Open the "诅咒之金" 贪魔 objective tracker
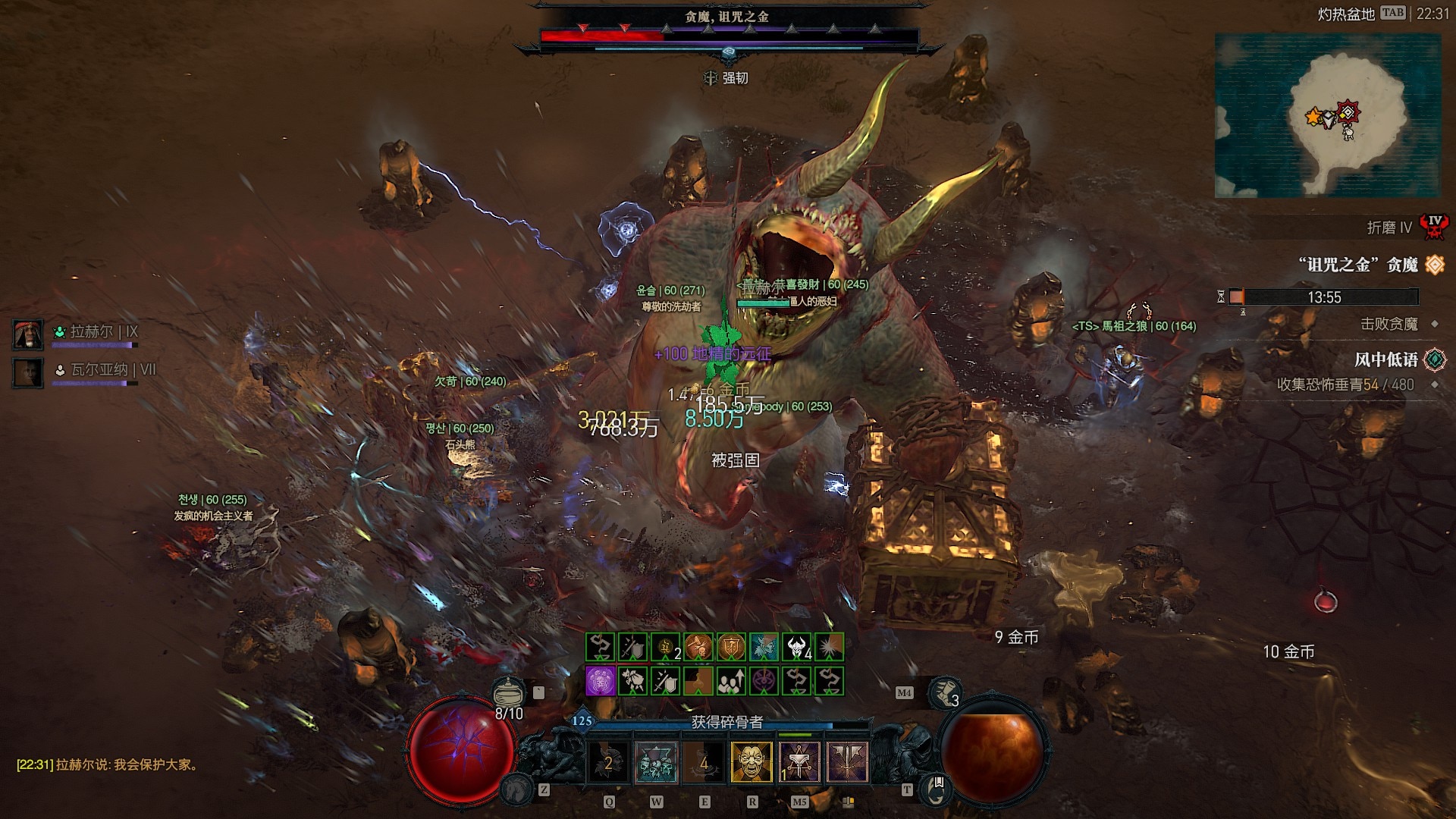 click(1357, 265)
